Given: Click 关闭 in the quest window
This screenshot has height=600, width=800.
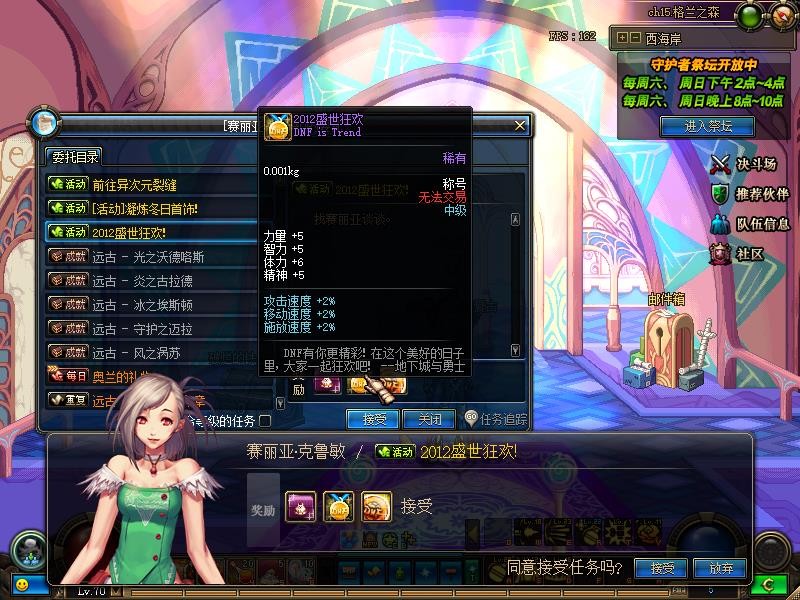Looking at the screenshot, I should coord(430,419).
